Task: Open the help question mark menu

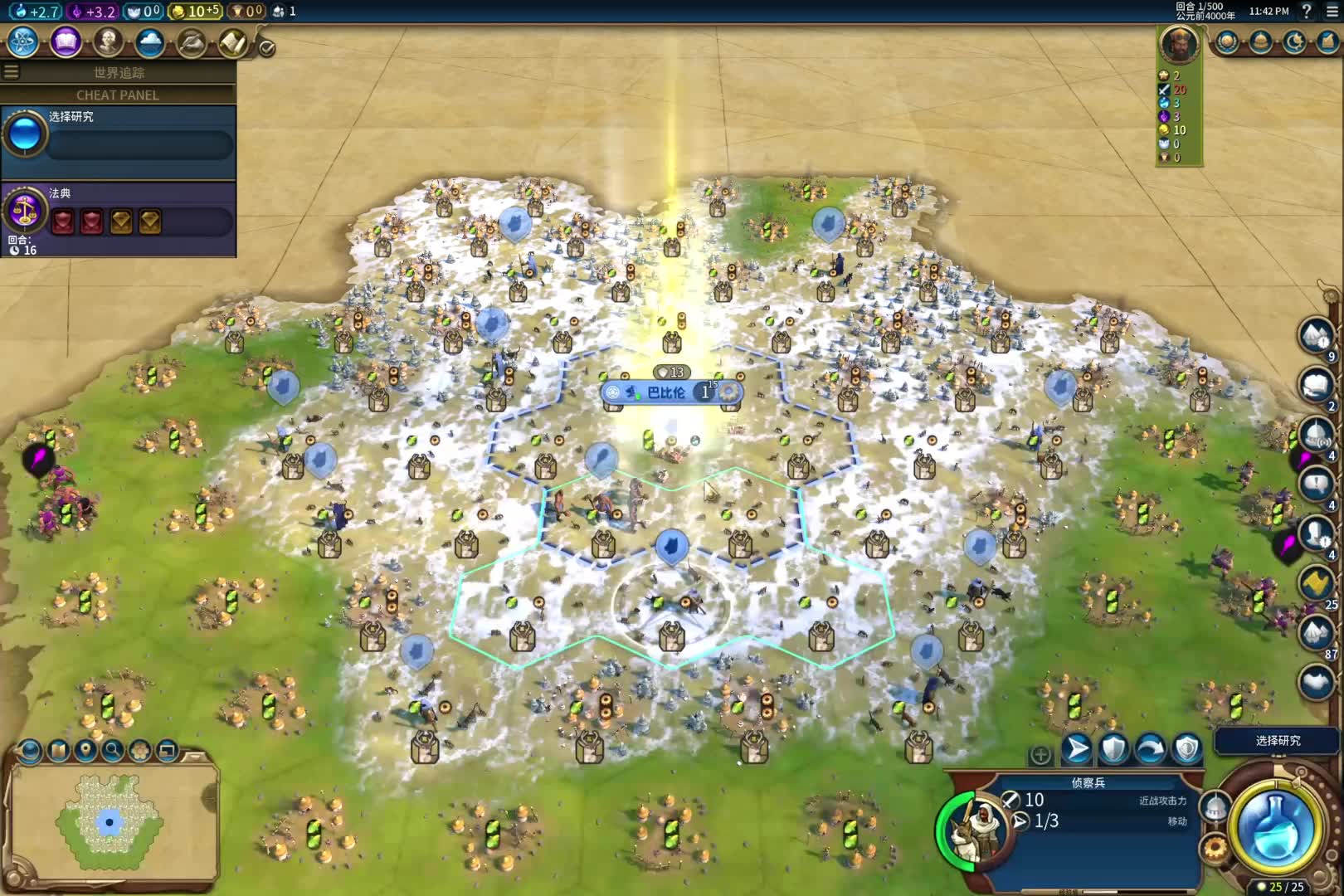Action: pos(1307,11)
